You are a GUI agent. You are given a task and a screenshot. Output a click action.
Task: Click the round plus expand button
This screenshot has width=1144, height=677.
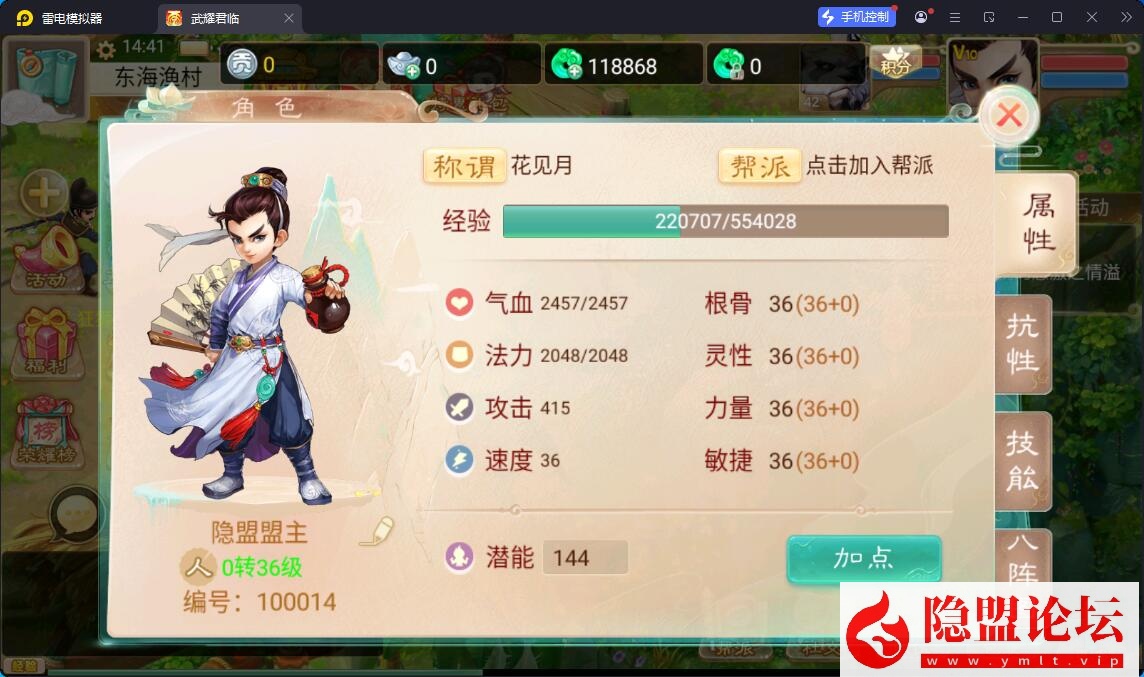point(44,191)
